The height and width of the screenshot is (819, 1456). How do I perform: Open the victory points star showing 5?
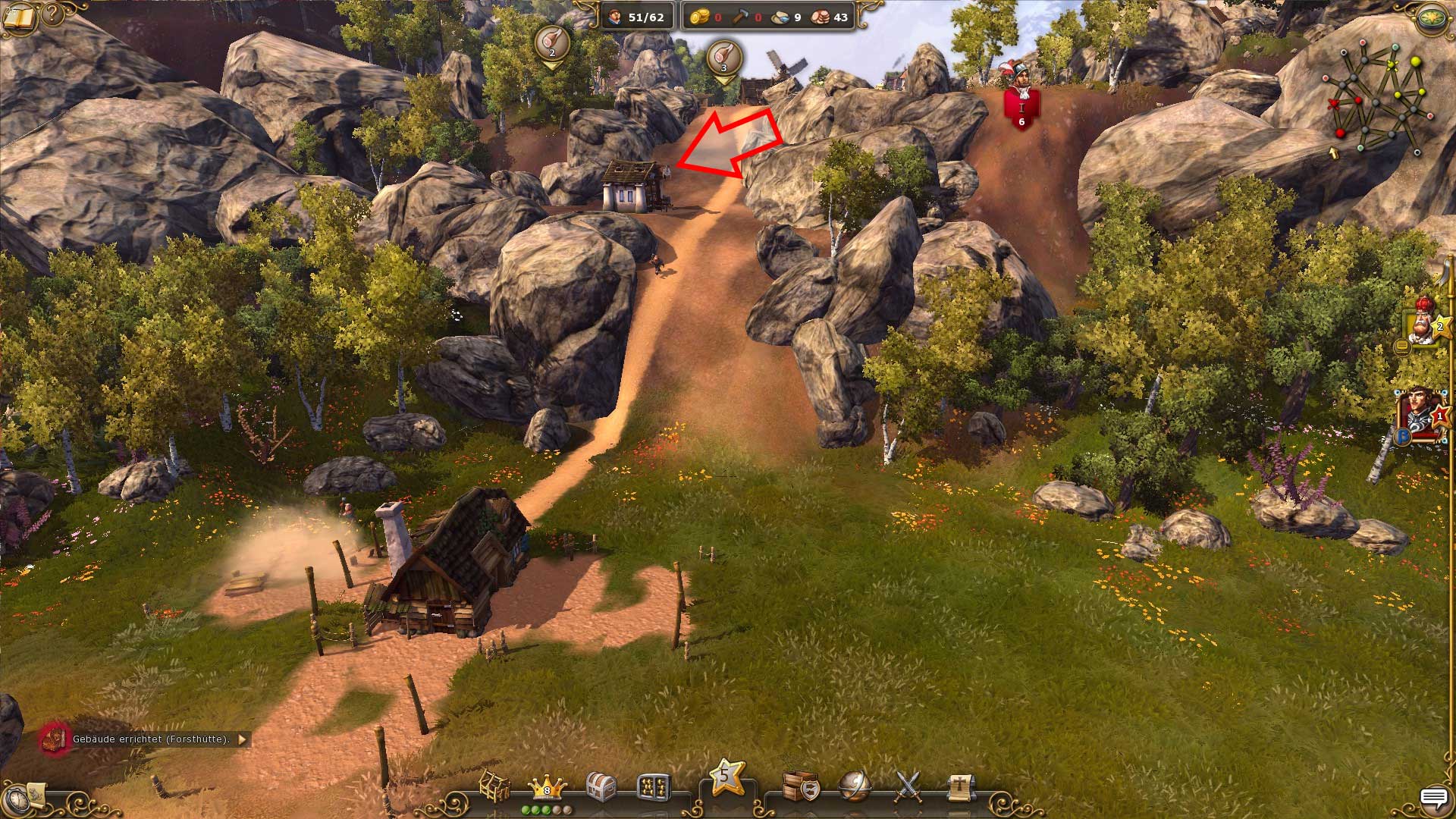coord(726,778)
